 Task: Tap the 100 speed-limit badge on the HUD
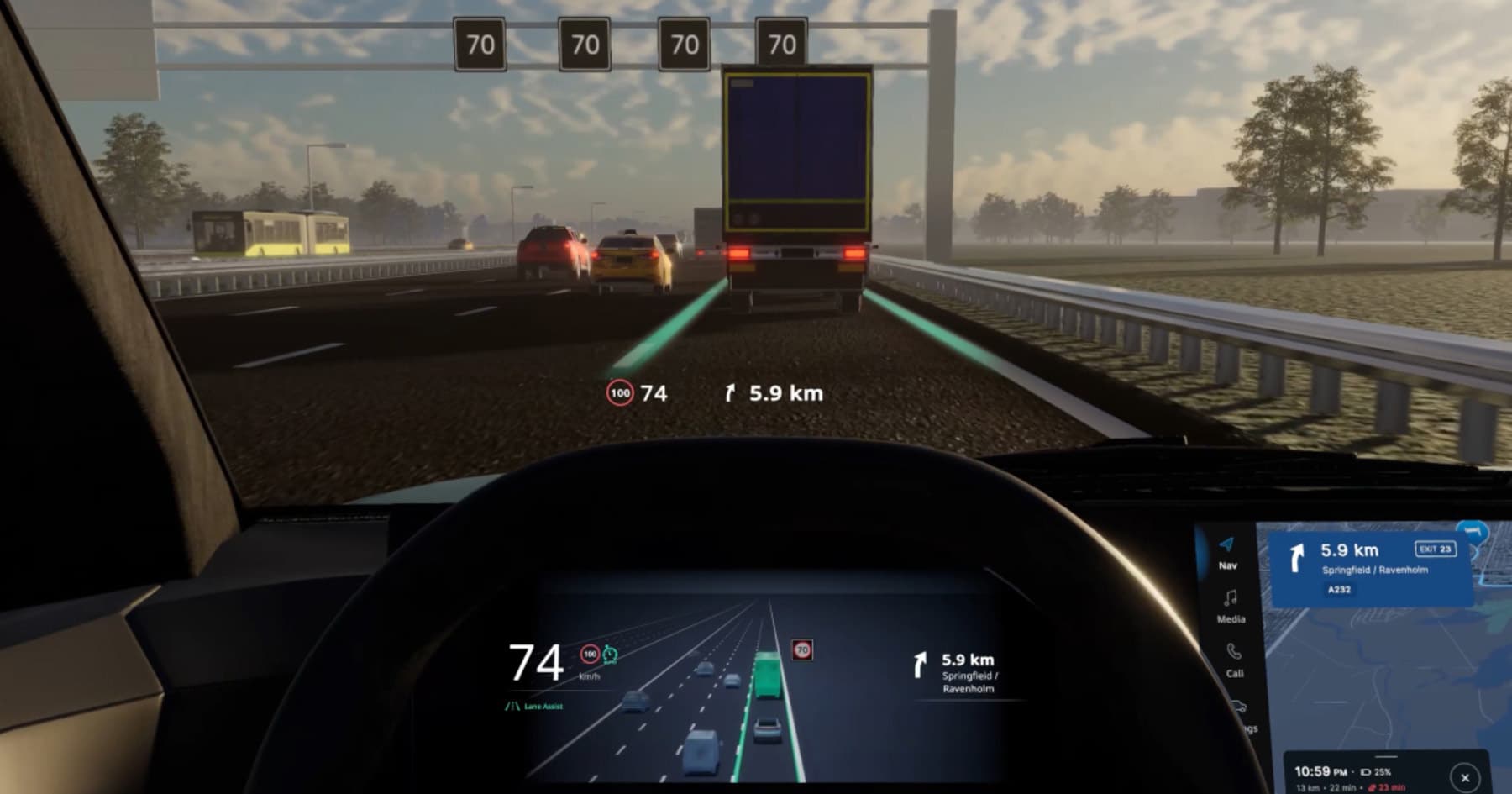point(619,392)
